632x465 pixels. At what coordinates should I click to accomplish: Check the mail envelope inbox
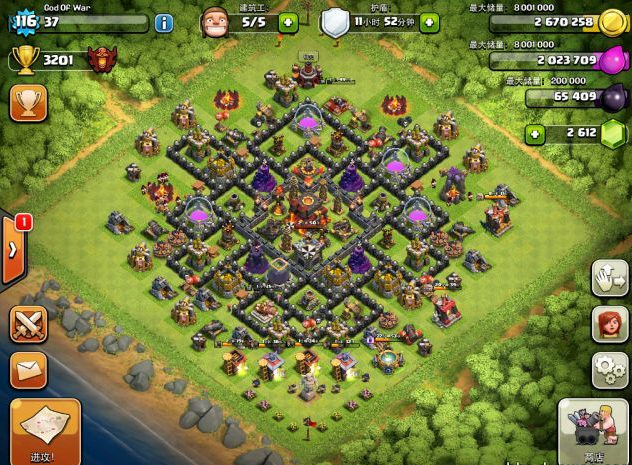coord(28,370)
